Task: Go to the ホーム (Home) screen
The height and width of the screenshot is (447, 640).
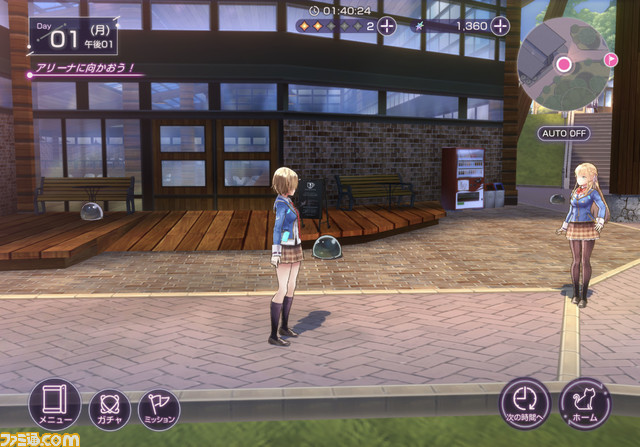Action: pyautogui.click(x=584, y=402)
